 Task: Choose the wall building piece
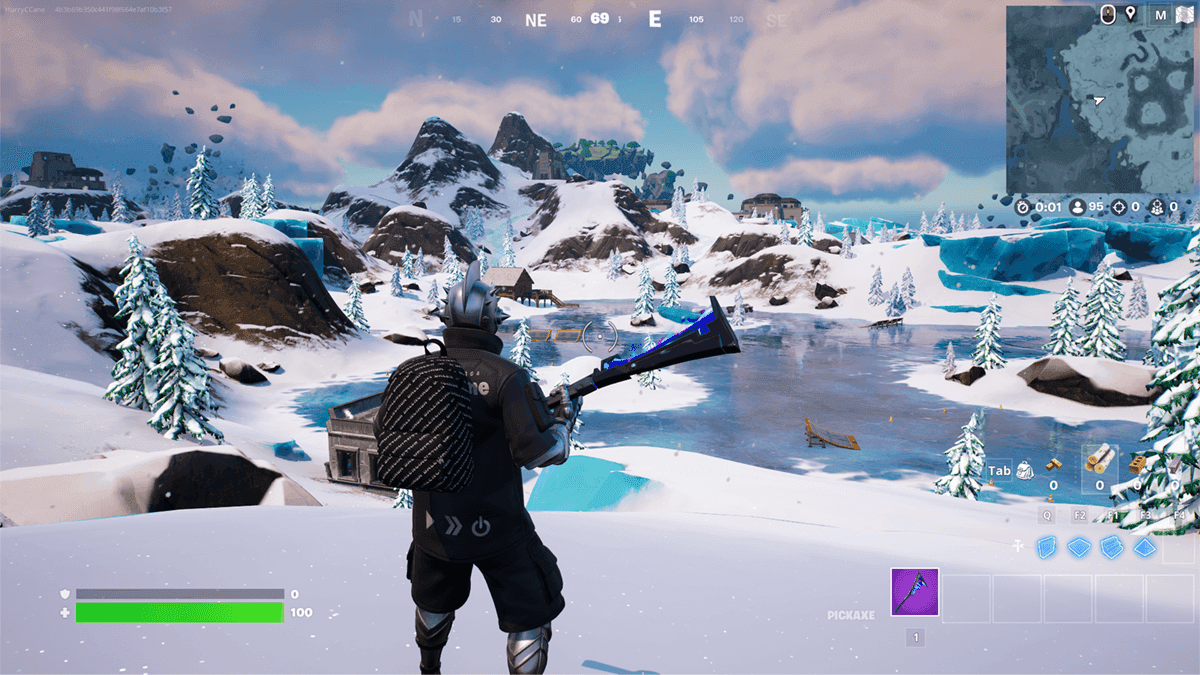coord(1046,546)
